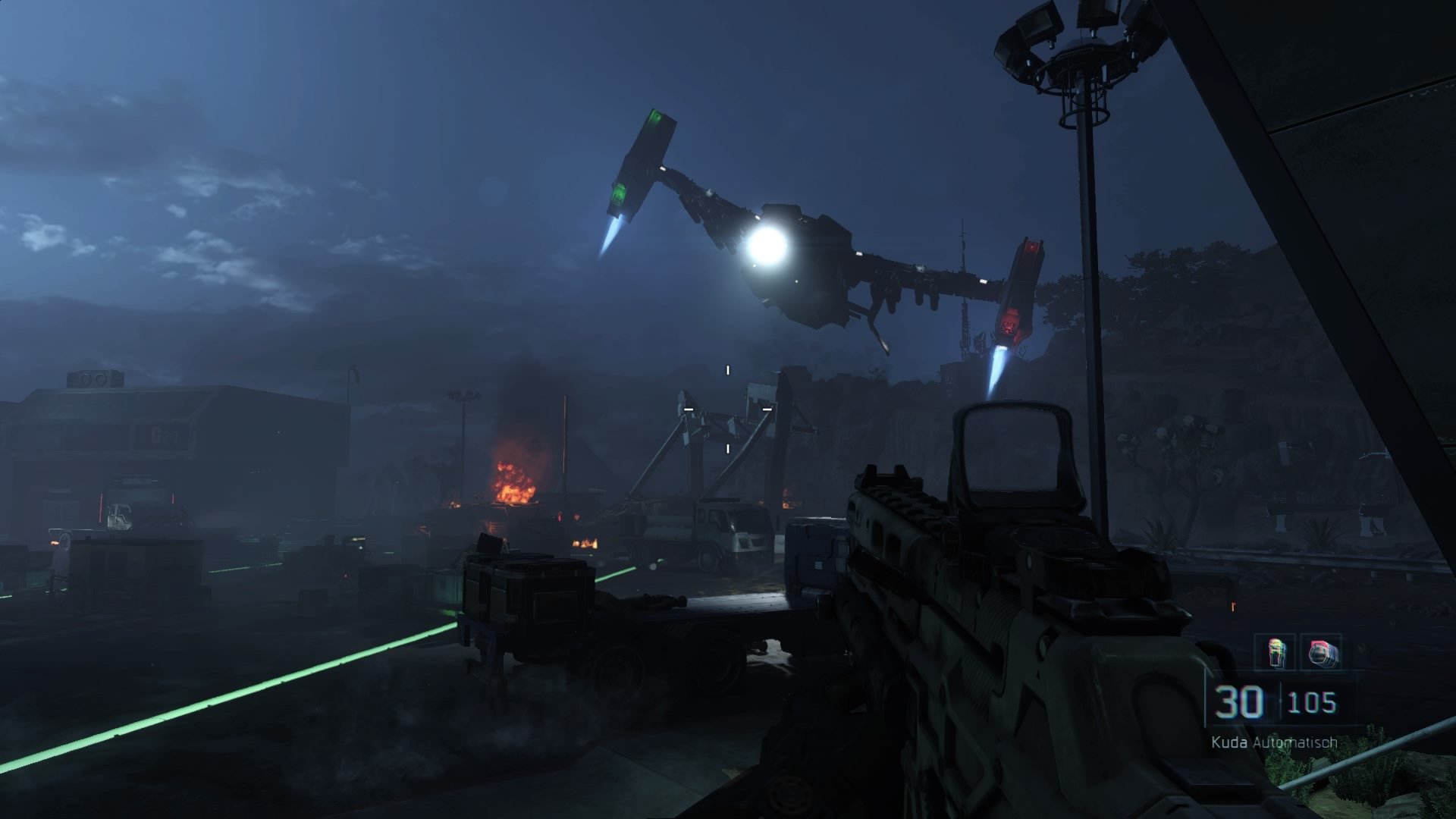Click the crosshair reticle center
This screenshot has width=1456, height=819.
click(x=727, y=409)
